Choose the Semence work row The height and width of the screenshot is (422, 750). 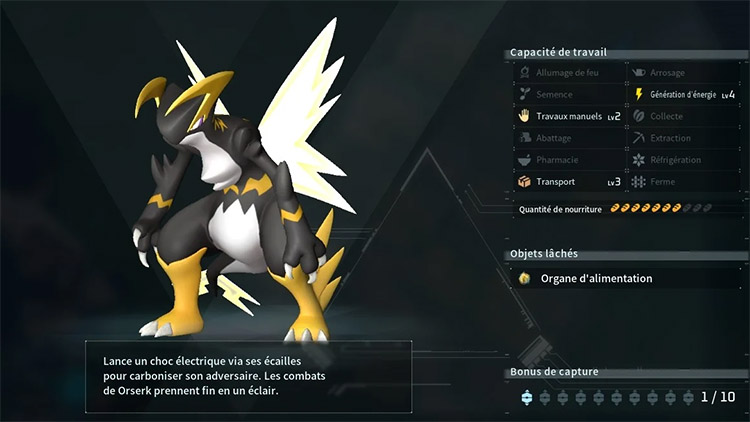tap(568, 95)
